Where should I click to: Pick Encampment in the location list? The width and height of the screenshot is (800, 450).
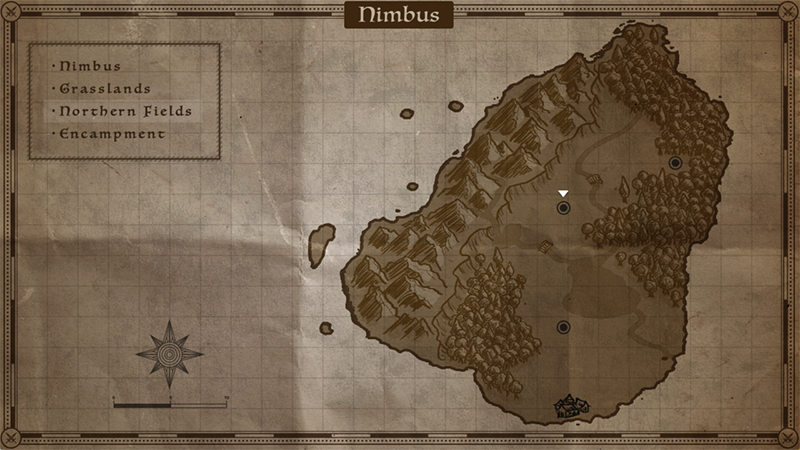coord(112,133)
